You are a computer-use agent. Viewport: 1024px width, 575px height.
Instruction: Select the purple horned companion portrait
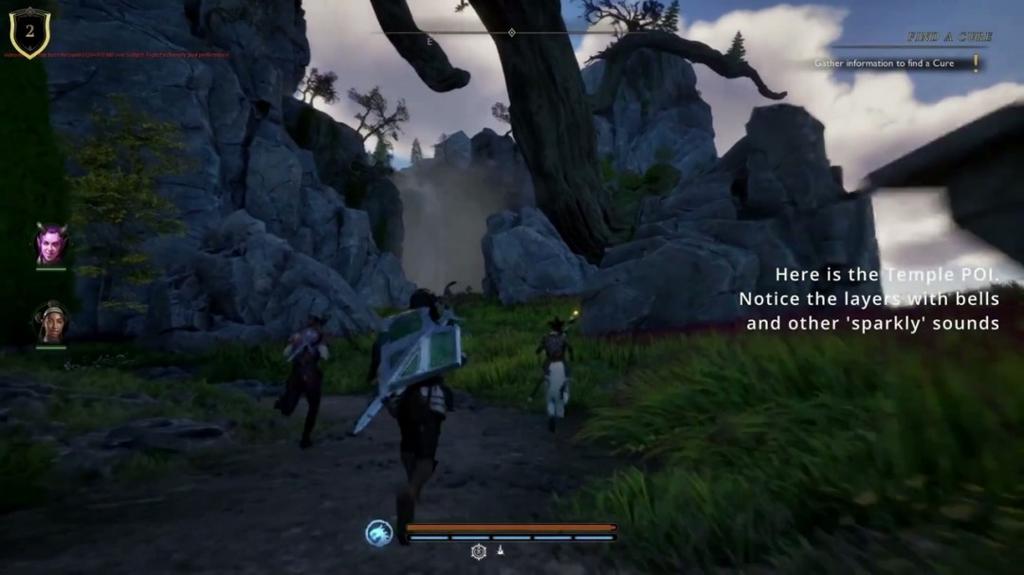coord(50,244)
